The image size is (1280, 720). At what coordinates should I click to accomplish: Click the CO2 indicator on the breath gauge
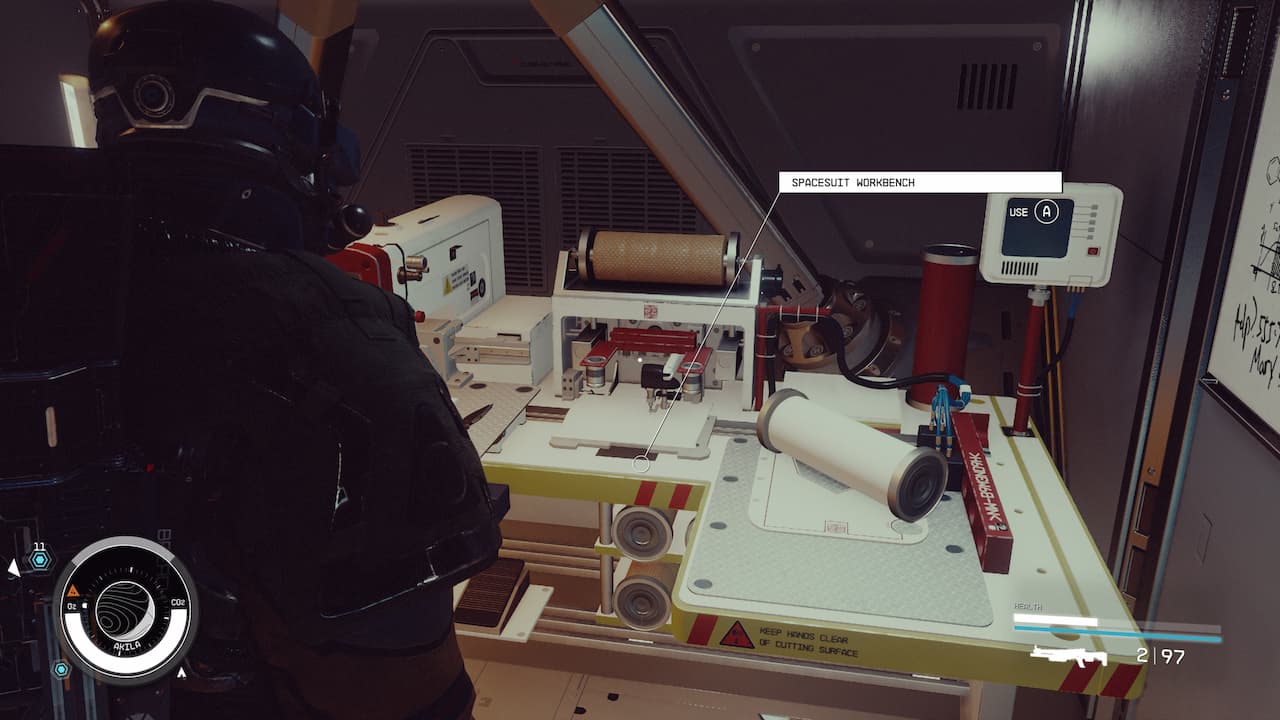coord(178,601)
